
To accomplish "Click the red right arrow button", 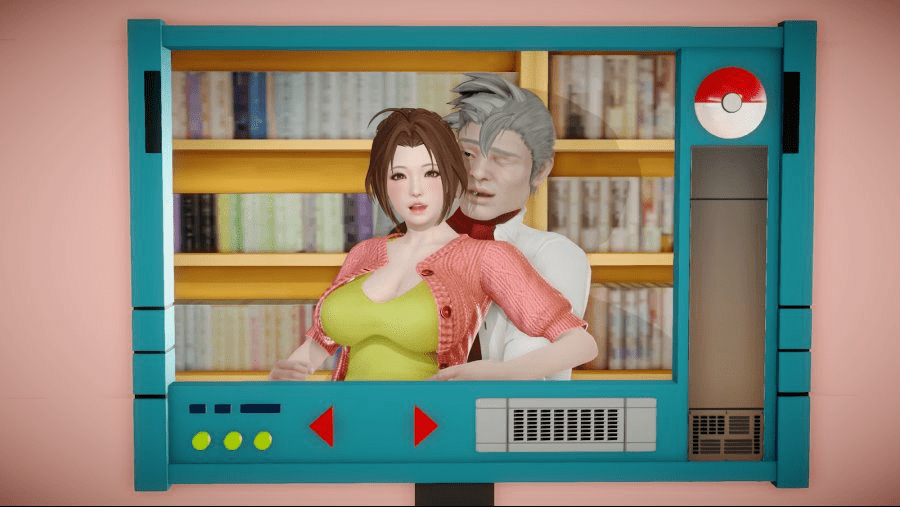I will [425, 426].
